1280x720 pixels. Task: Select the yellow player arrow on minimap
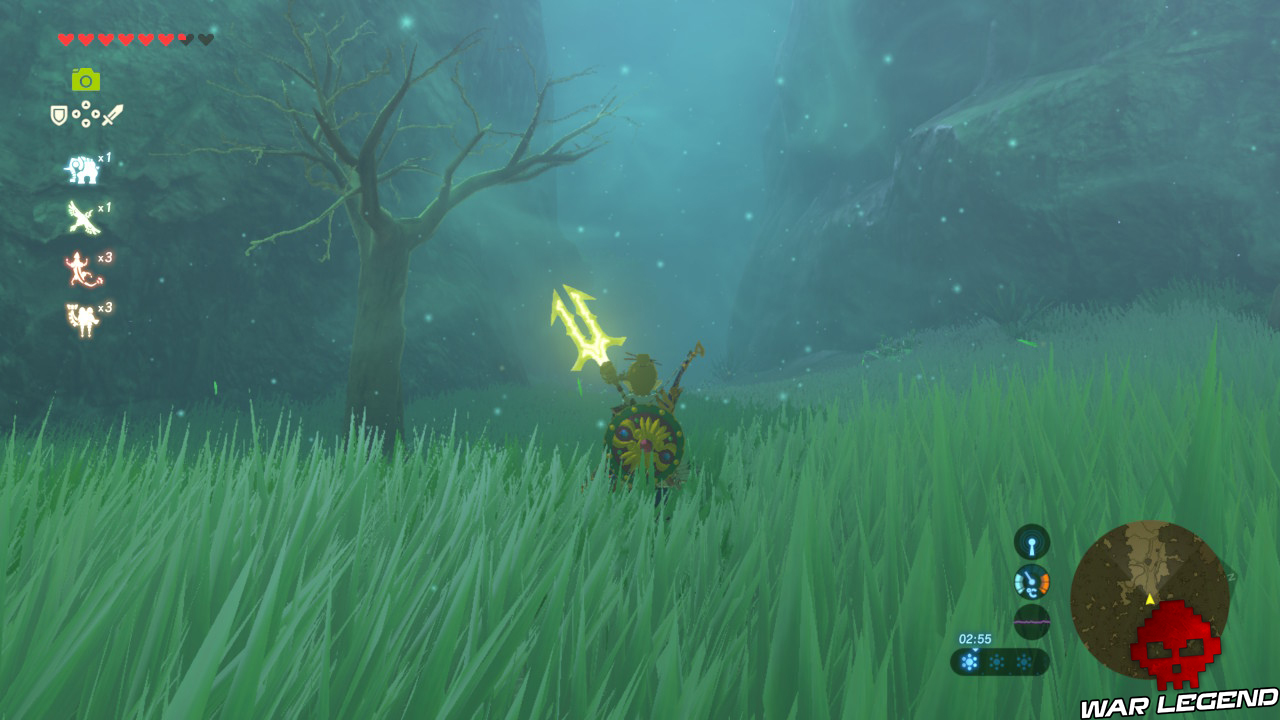[1150, 600]
